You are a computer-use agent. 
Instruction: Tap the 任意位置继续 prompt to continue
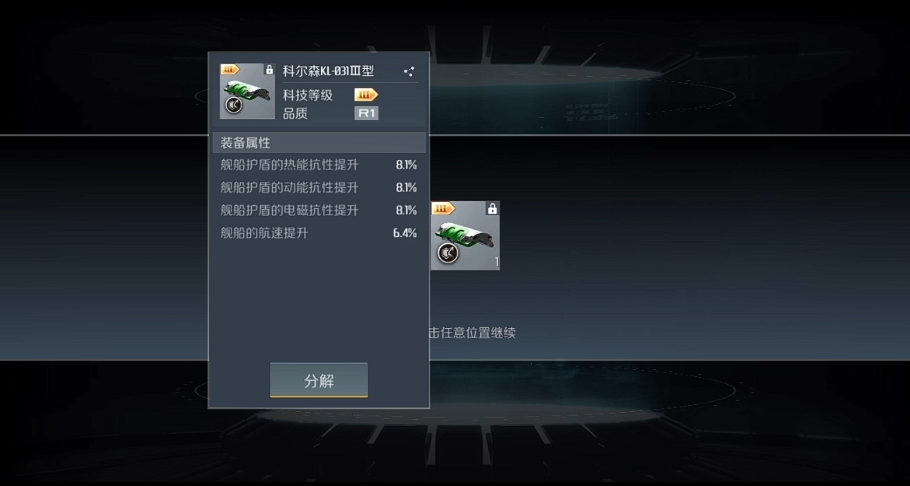[472, 333]
